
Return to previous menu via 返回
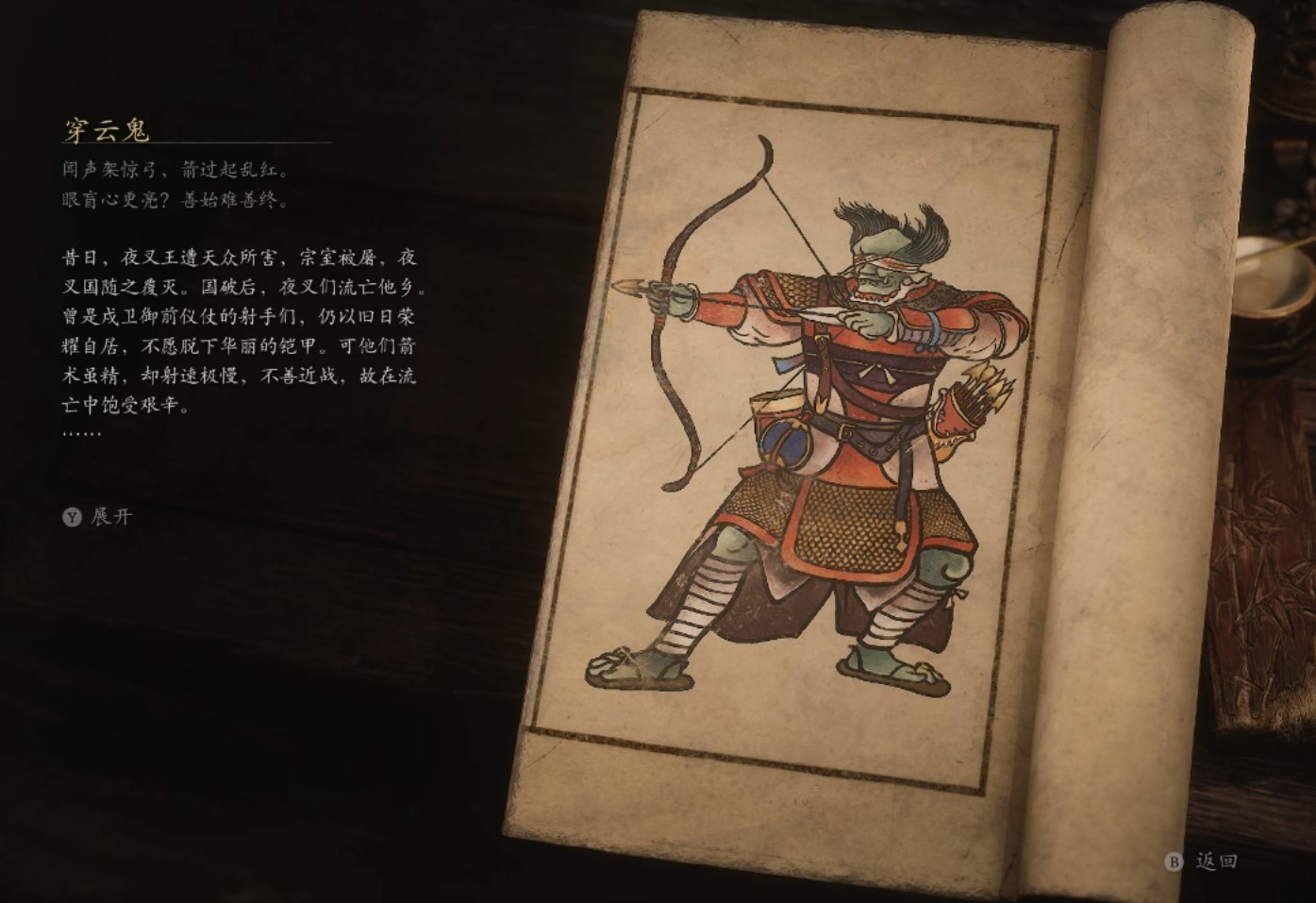click(x=1217, y=861)
